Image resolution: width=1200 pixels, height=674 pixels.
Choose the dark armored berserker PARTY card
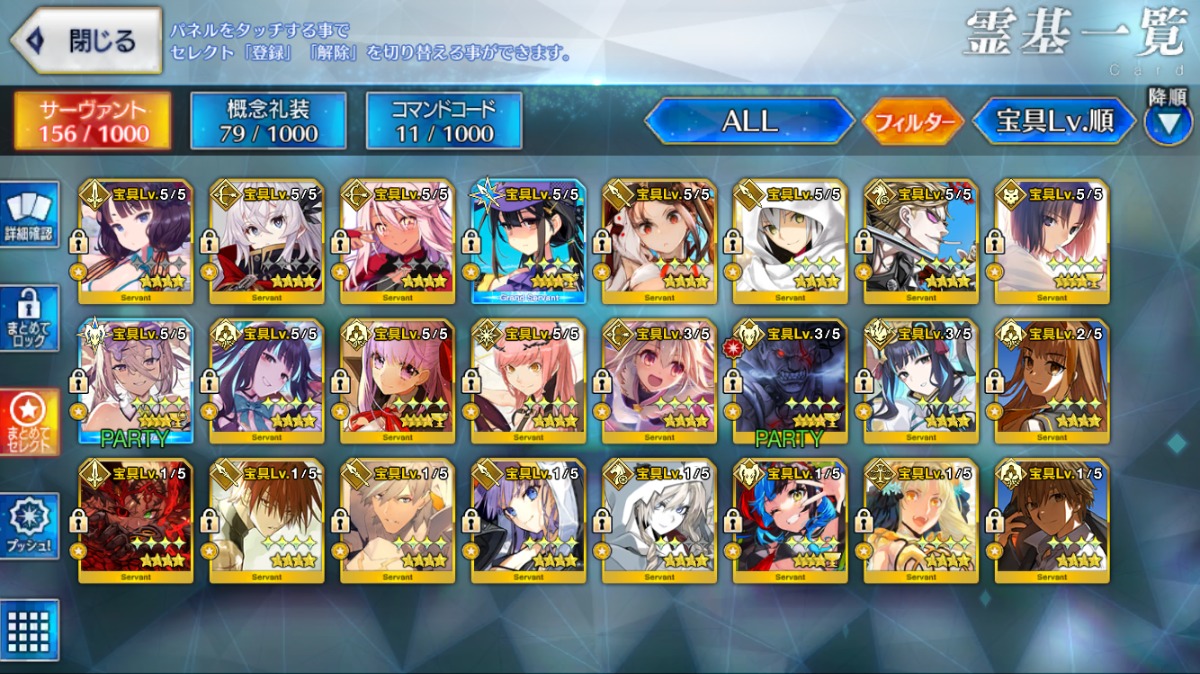pyautogui.click(x=790, y=381)
